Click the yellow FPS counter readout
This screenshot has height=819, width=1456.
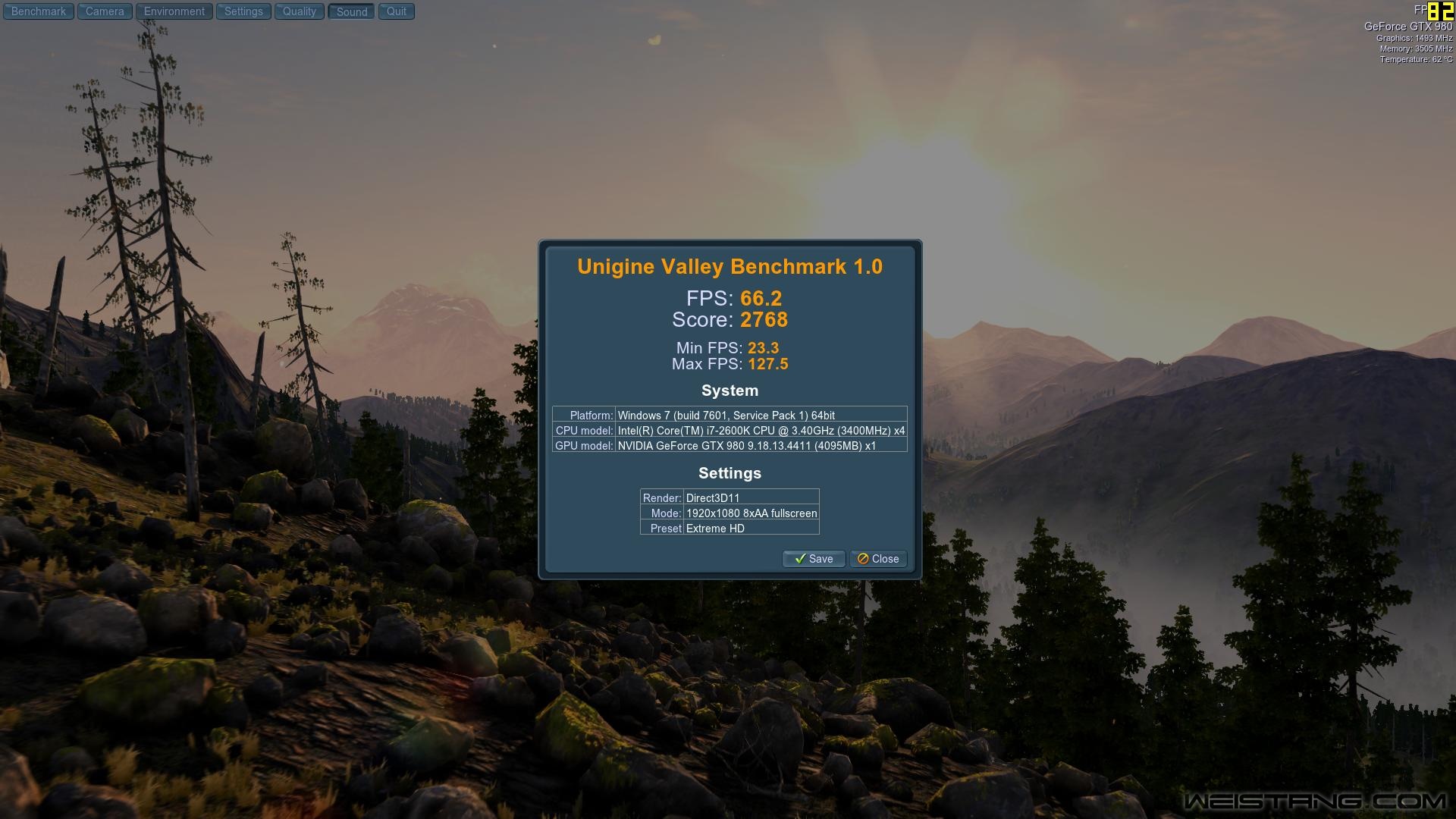pos(1441,11)
